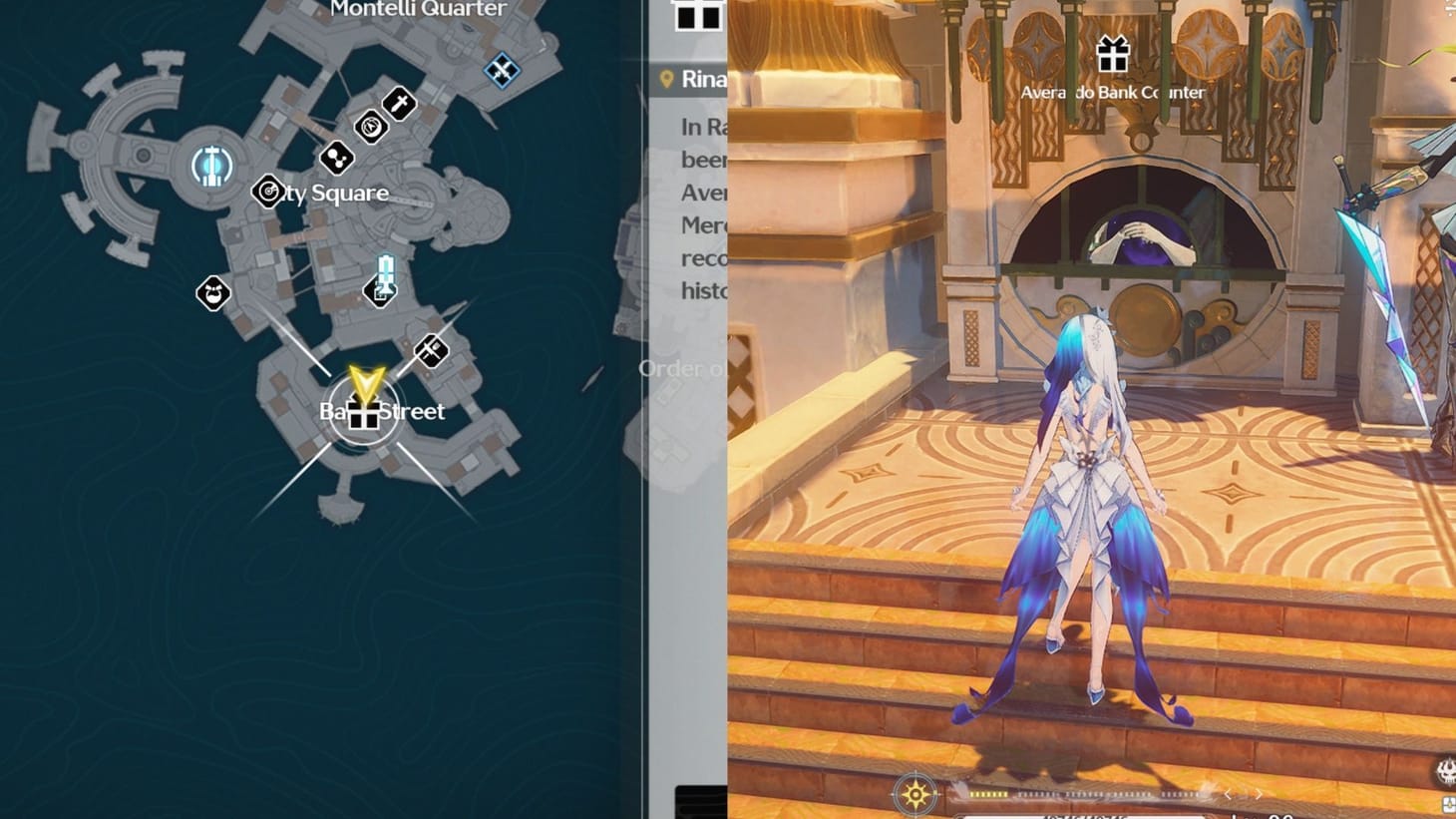Click the compass icon in the bottom HUD
This screenshot has width=1456, height=819.
[x=914, y=793]
